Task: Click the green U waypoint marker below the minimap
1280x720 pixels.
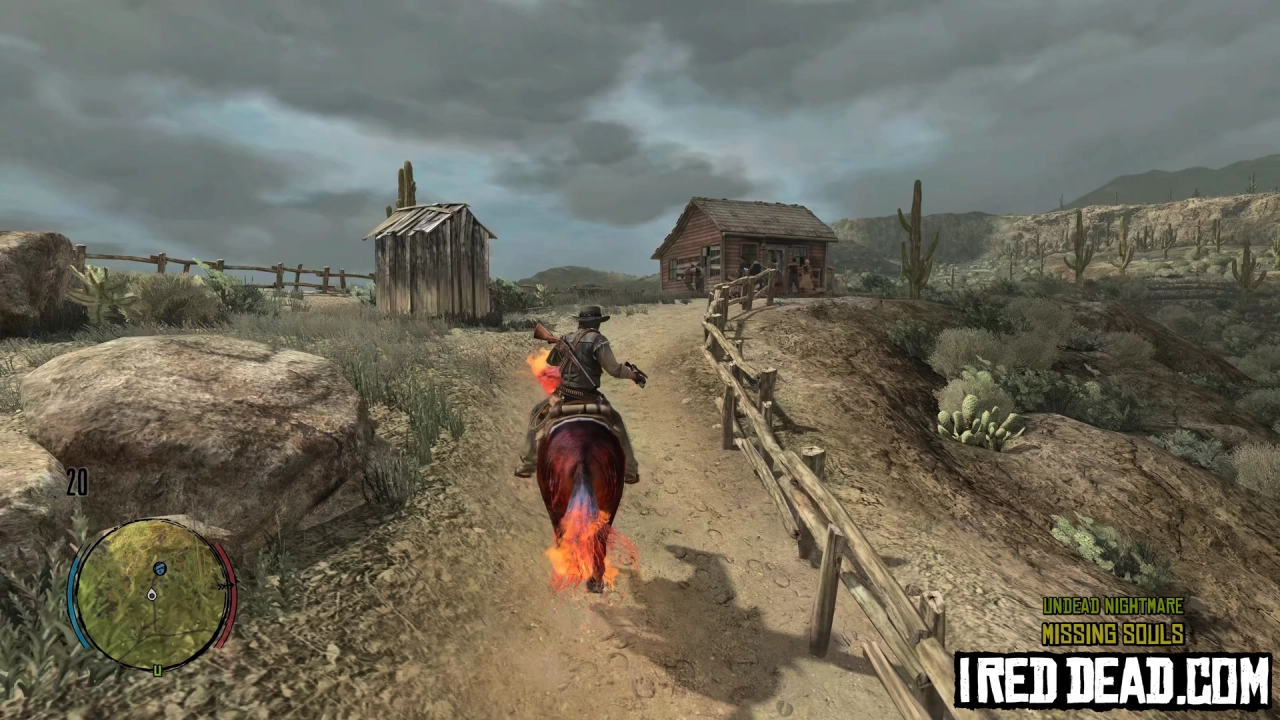Action: [157, 669]
